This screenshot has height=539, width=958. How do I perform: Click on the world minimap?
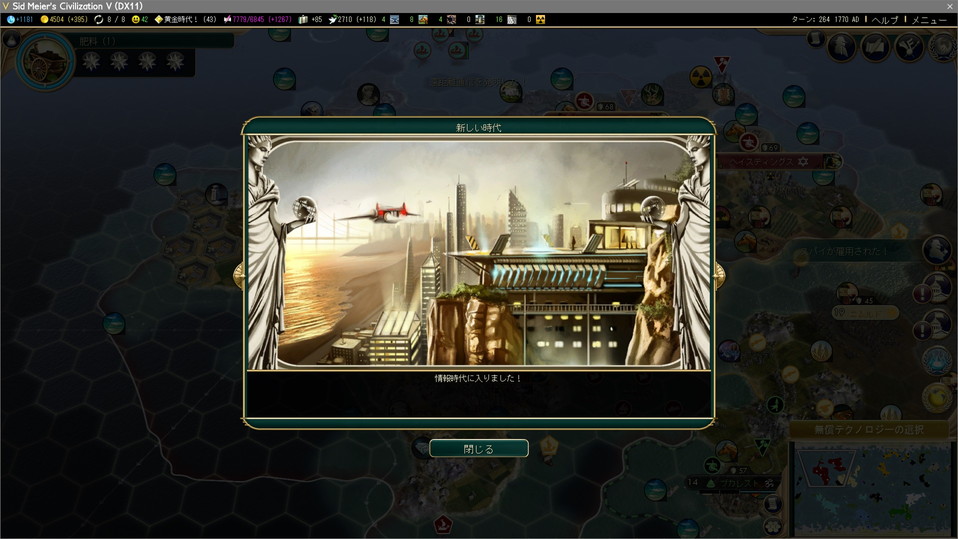click(872, 487)
